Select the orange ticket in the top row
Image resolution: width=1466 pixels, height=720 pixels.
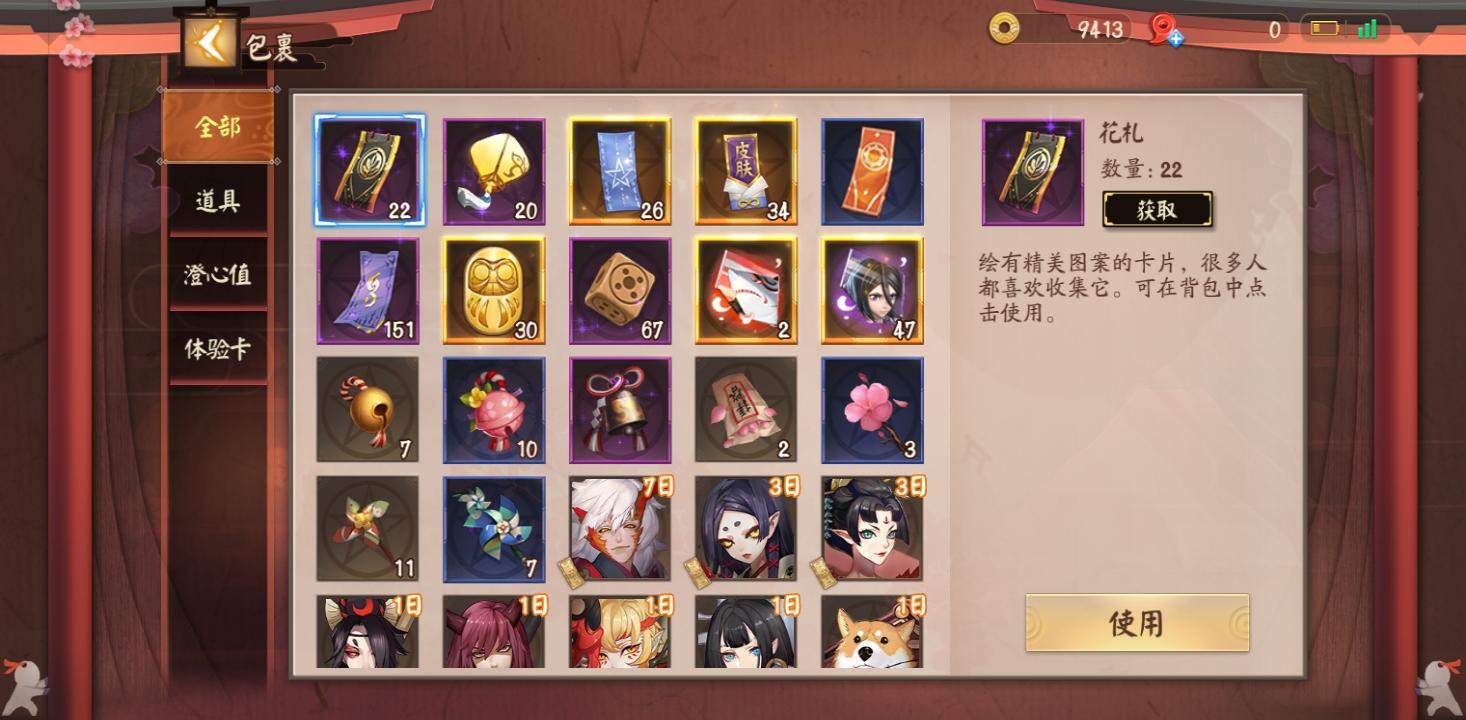click(x=872, y=170)
